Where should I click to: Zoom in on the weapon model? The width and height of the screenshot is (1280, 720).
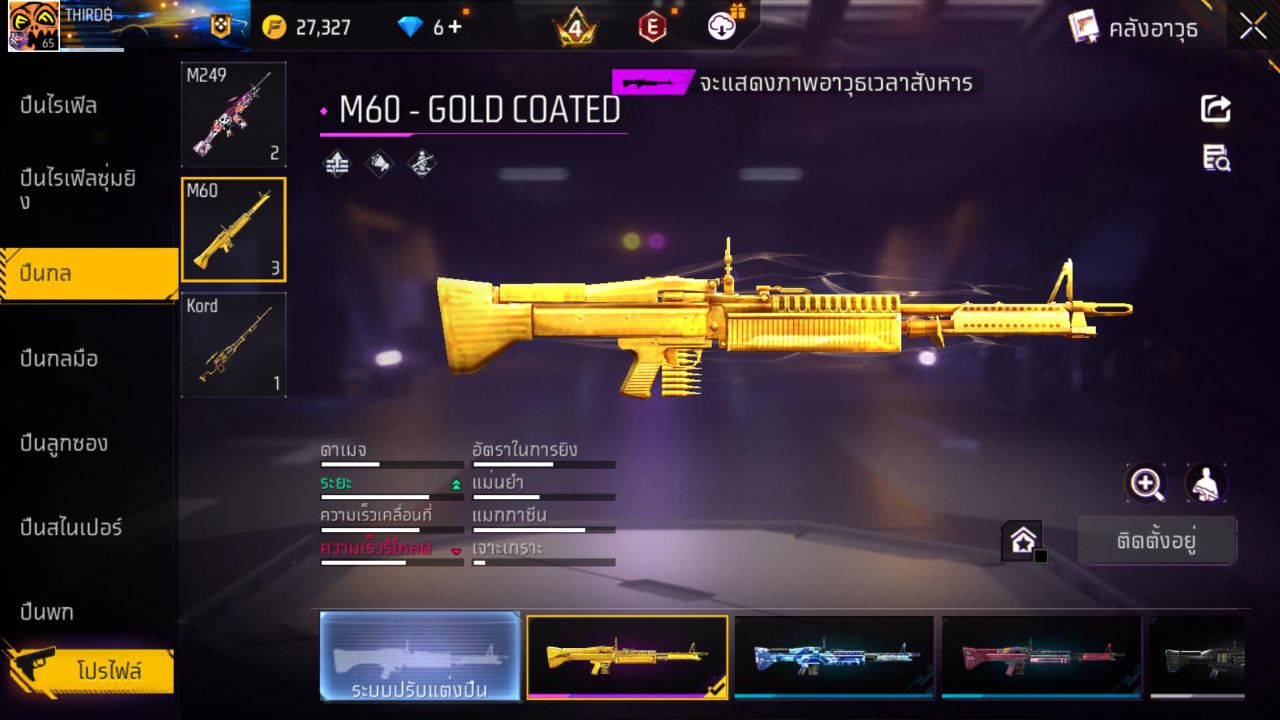(1146, 484)
